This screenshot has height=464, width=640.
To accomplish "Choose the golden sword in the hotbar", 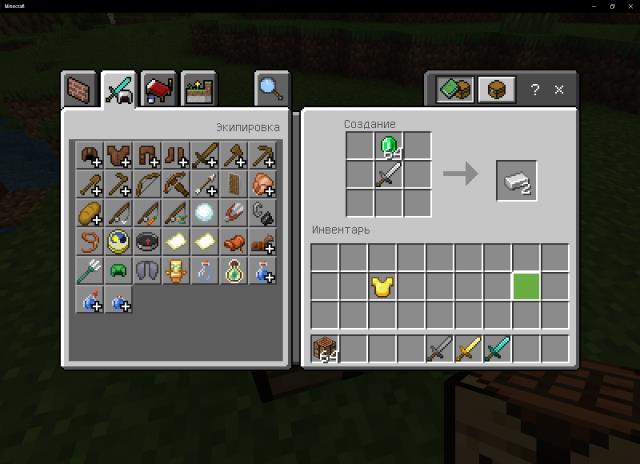I will coord(468,350).
